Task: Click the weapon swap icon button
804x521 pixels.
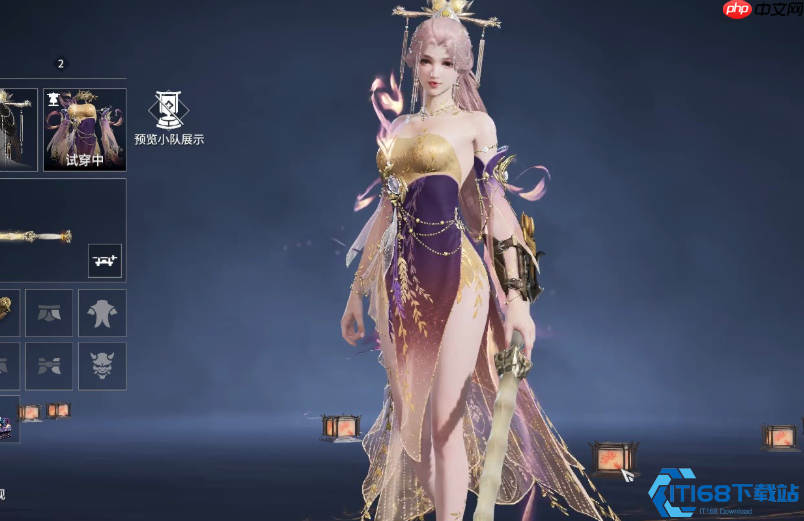Action: tap(104, 260)
